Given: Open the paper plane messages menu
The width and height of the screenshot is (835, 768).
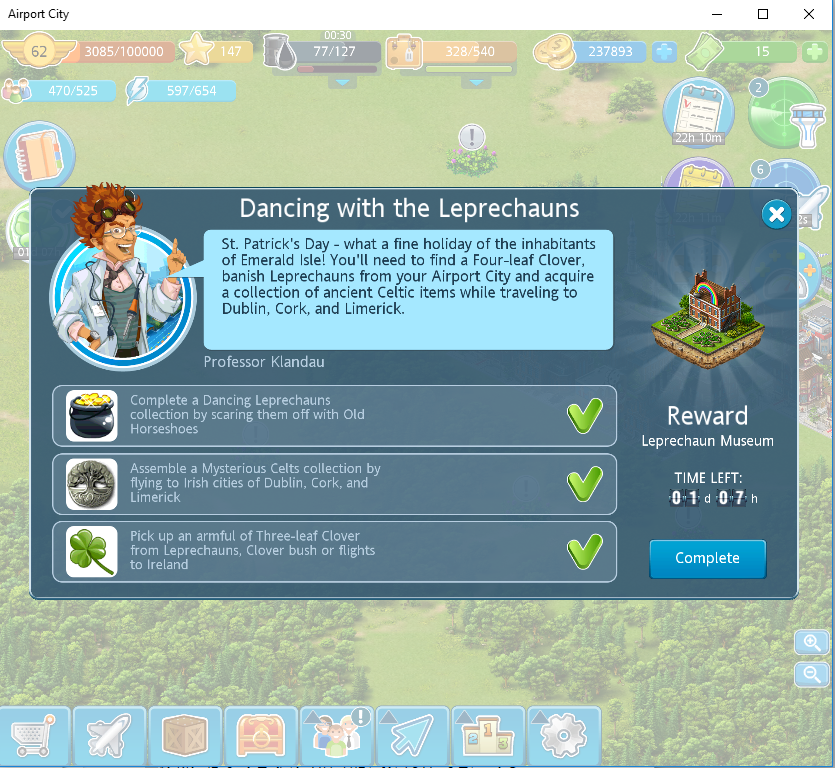Looking at the screenshot, I should coord(412,737).
